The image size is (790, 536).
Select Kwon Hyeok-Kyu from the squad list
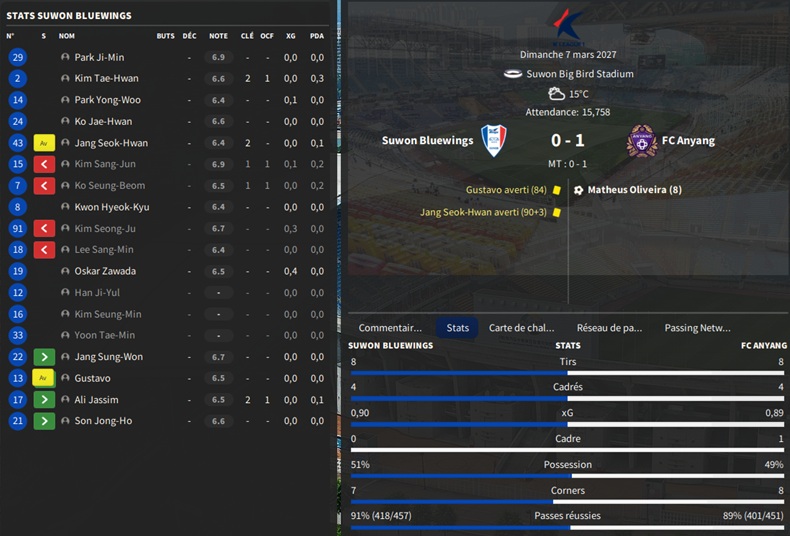pos(111,207)
